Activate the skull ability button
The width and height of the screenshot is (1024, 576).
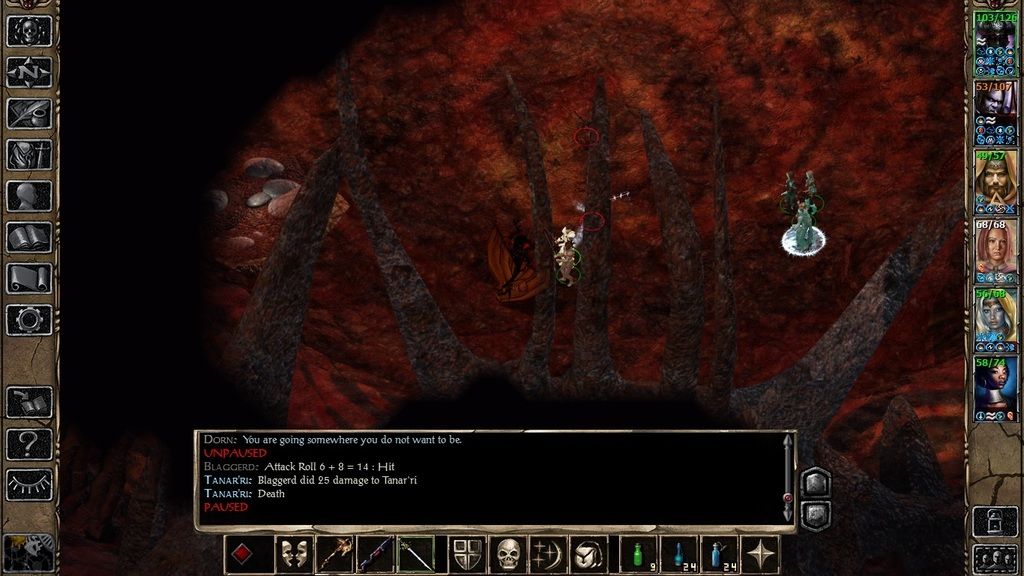point(509,554)
